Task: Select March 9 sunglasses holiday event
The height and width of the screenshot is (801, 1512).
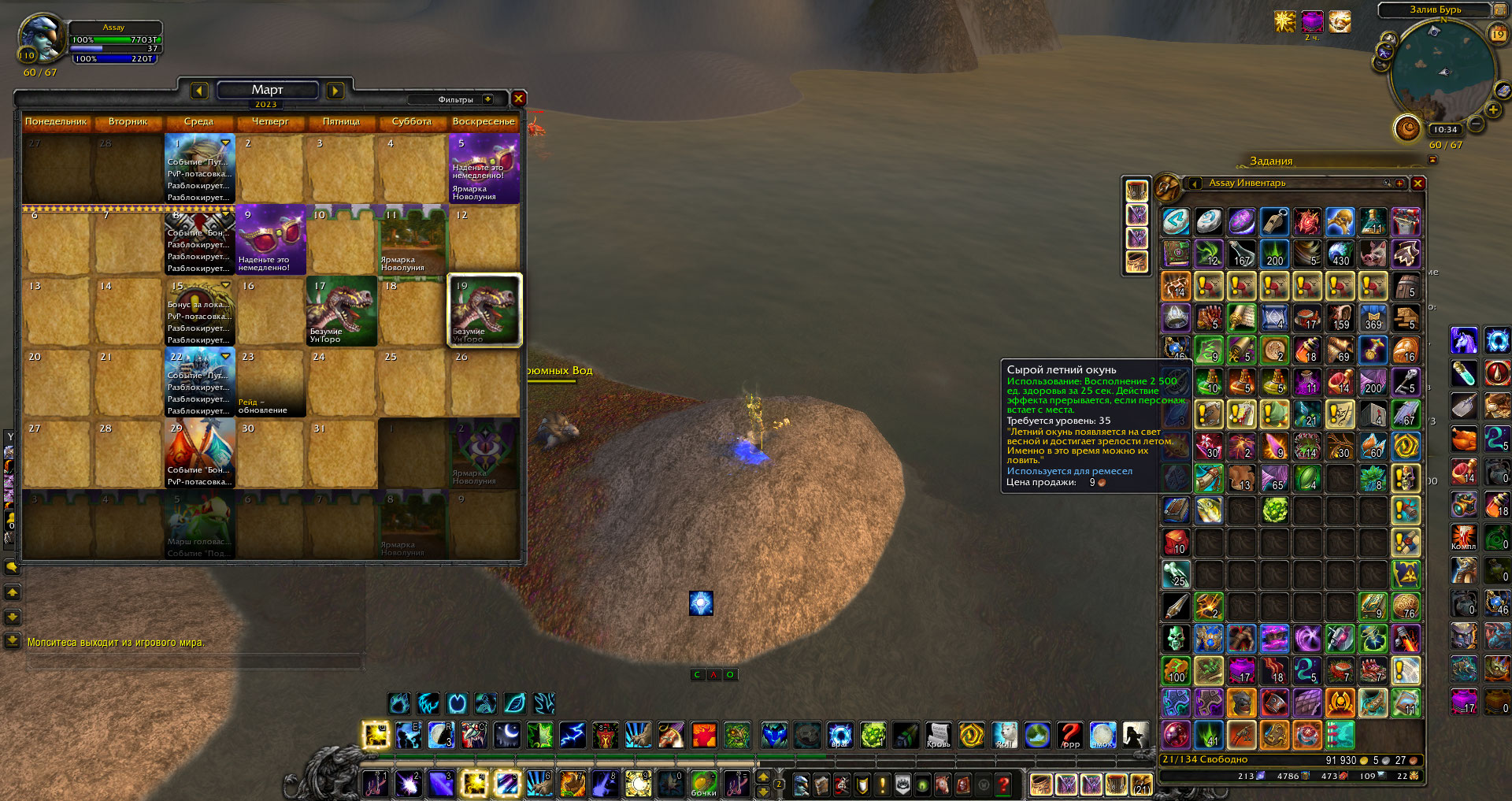Action: pos(270,239)
